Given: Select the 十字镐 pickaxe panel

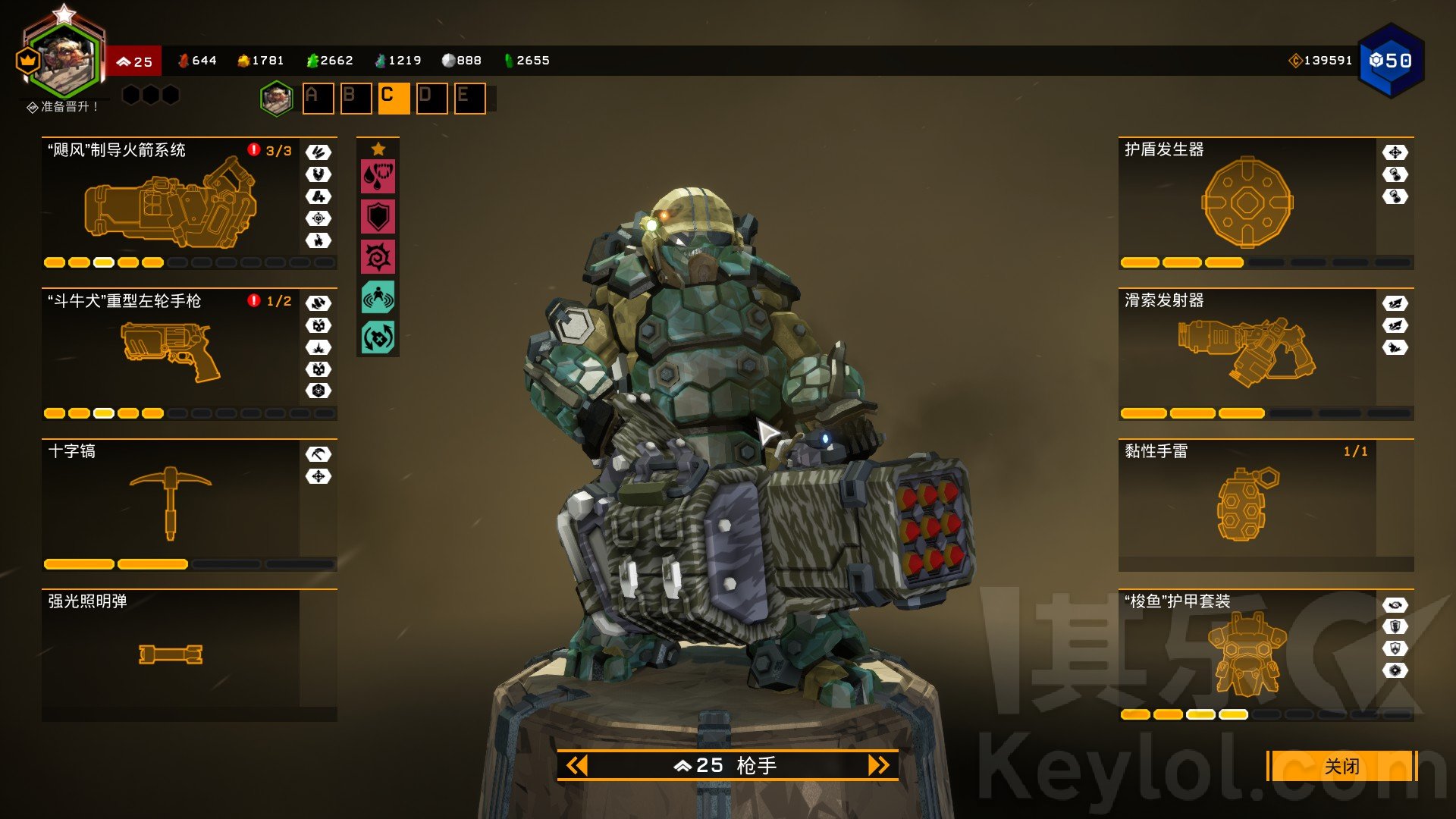Looking at the screenshot, I should pyautogui.click(x=171, y=504).
